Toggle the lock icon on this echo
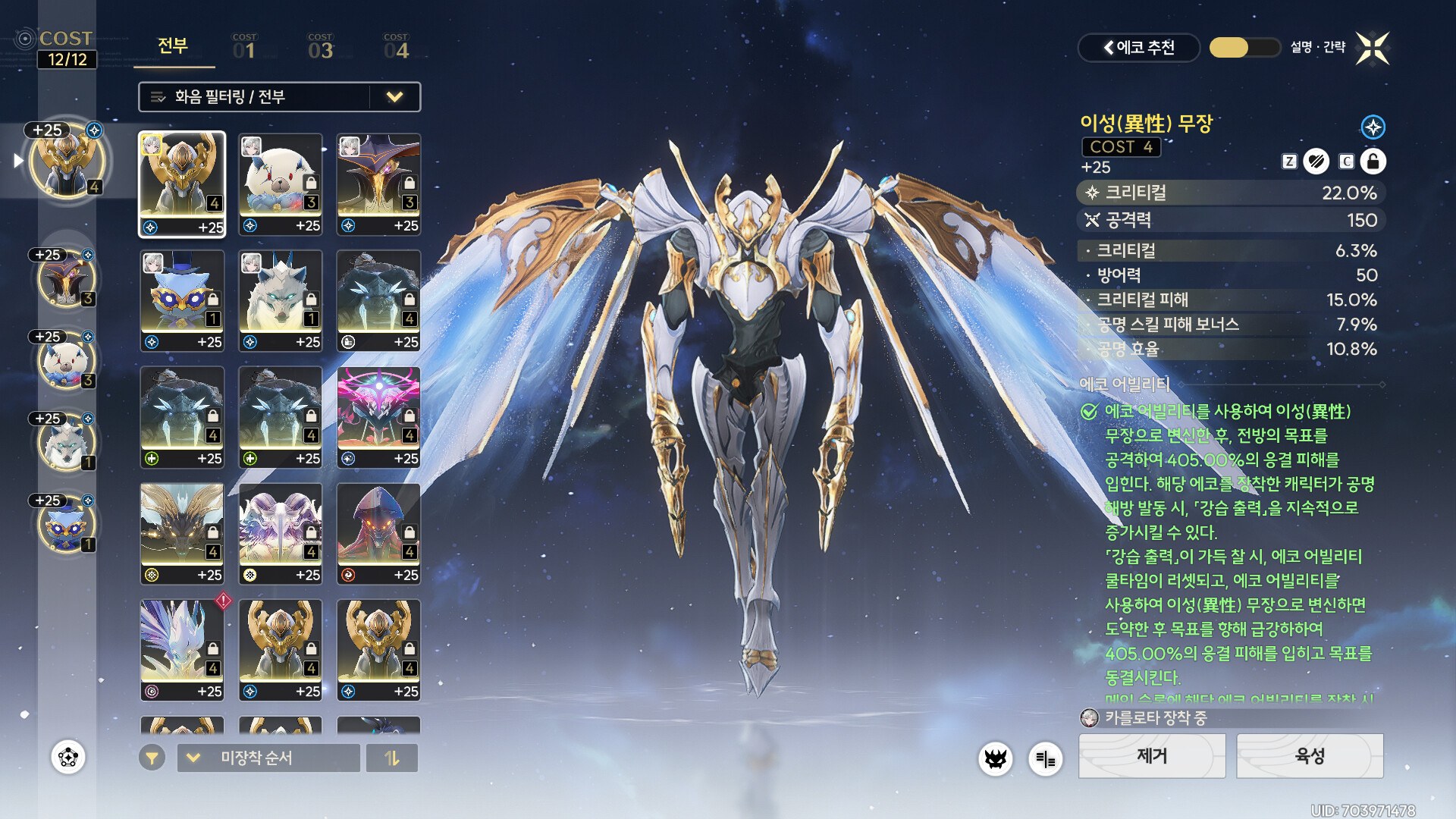 [1373, 162]
